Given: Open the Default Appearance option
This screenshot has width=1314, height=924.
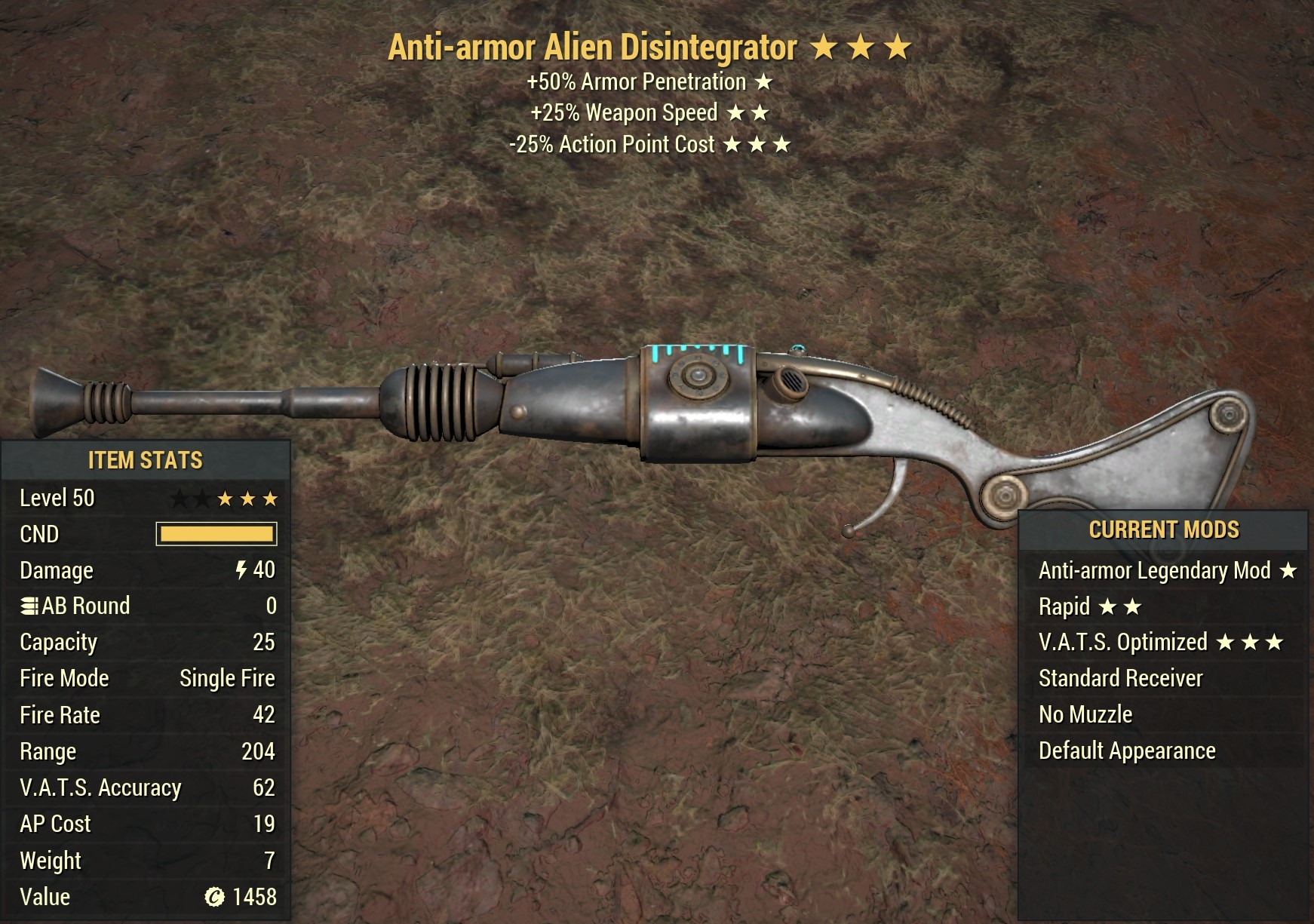Looking at the screenshot, I should coord(1125,750).
